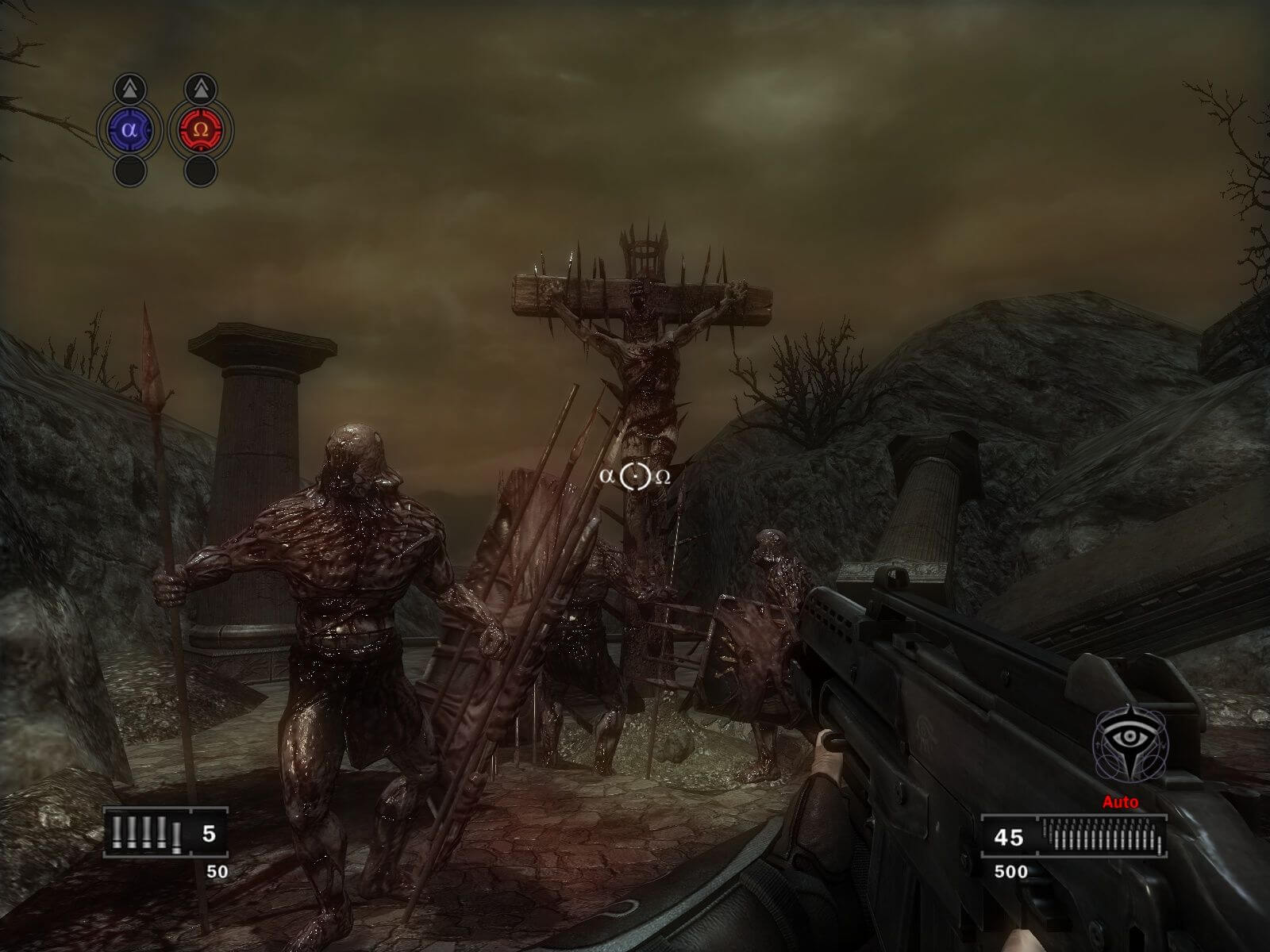Click the arrow above the Alpha icon
This screenshot has width=1270, height=952.
tap(129, 87)
